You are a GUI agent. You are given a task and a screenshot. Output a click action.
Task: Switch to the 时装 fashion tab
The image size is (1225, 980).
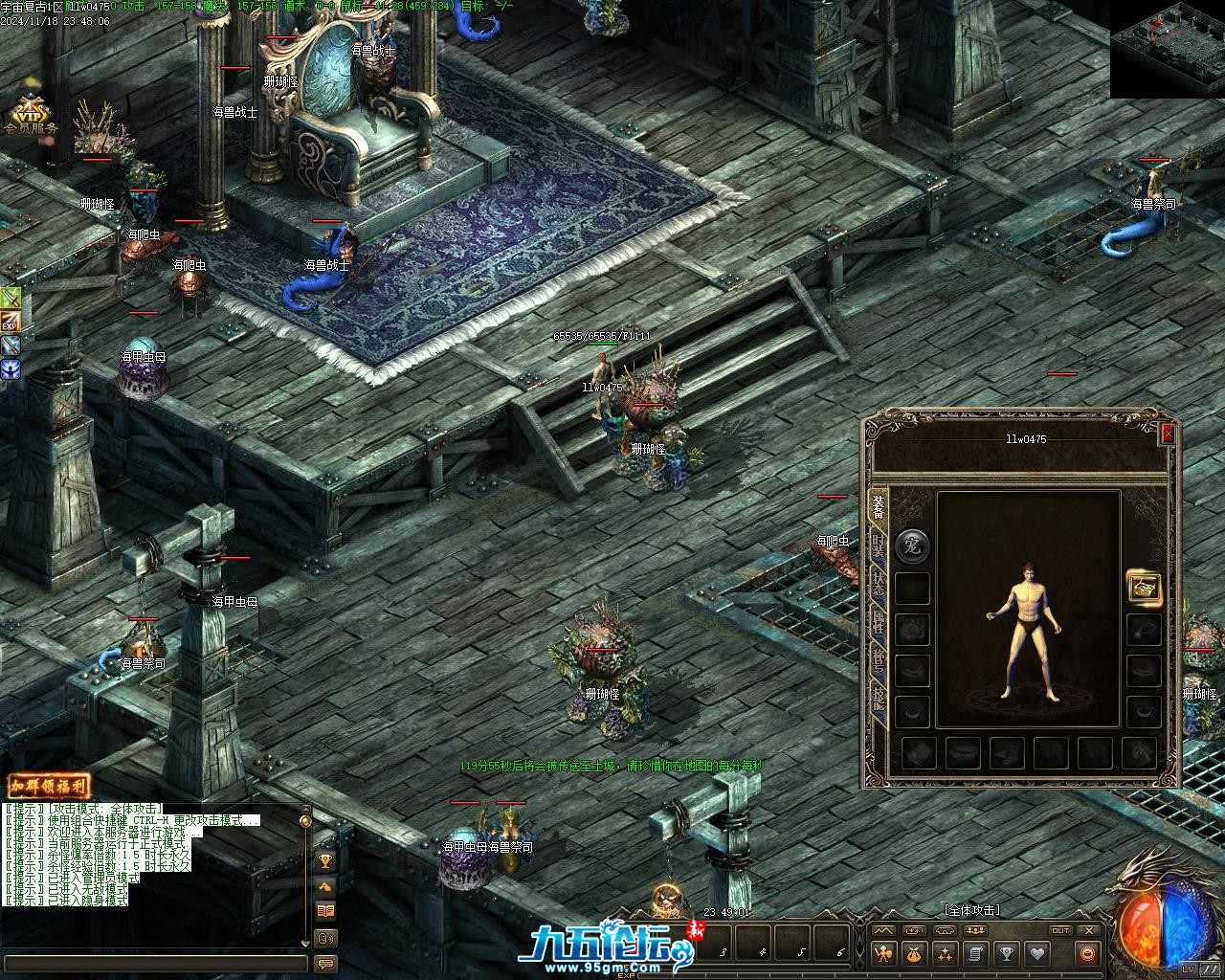[878, 546]
